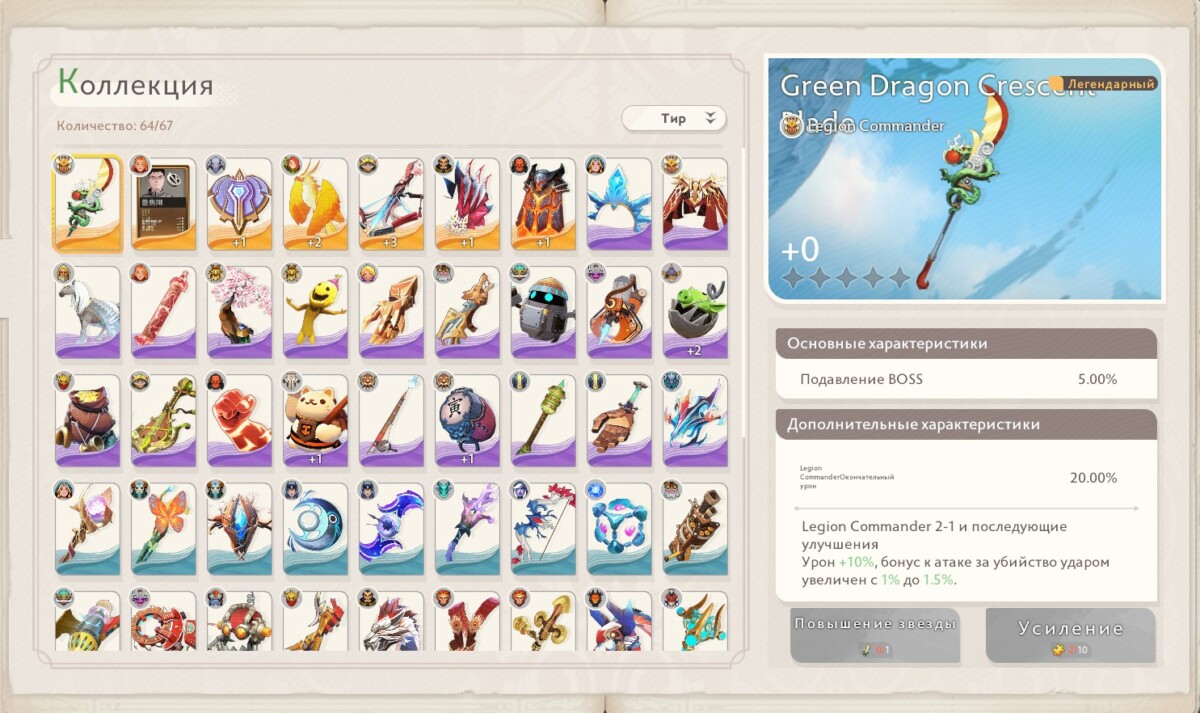Choose the green chameleon card
Image resolution: width=1200 pixels, height=713 pixels.
[x=695, y=311]
